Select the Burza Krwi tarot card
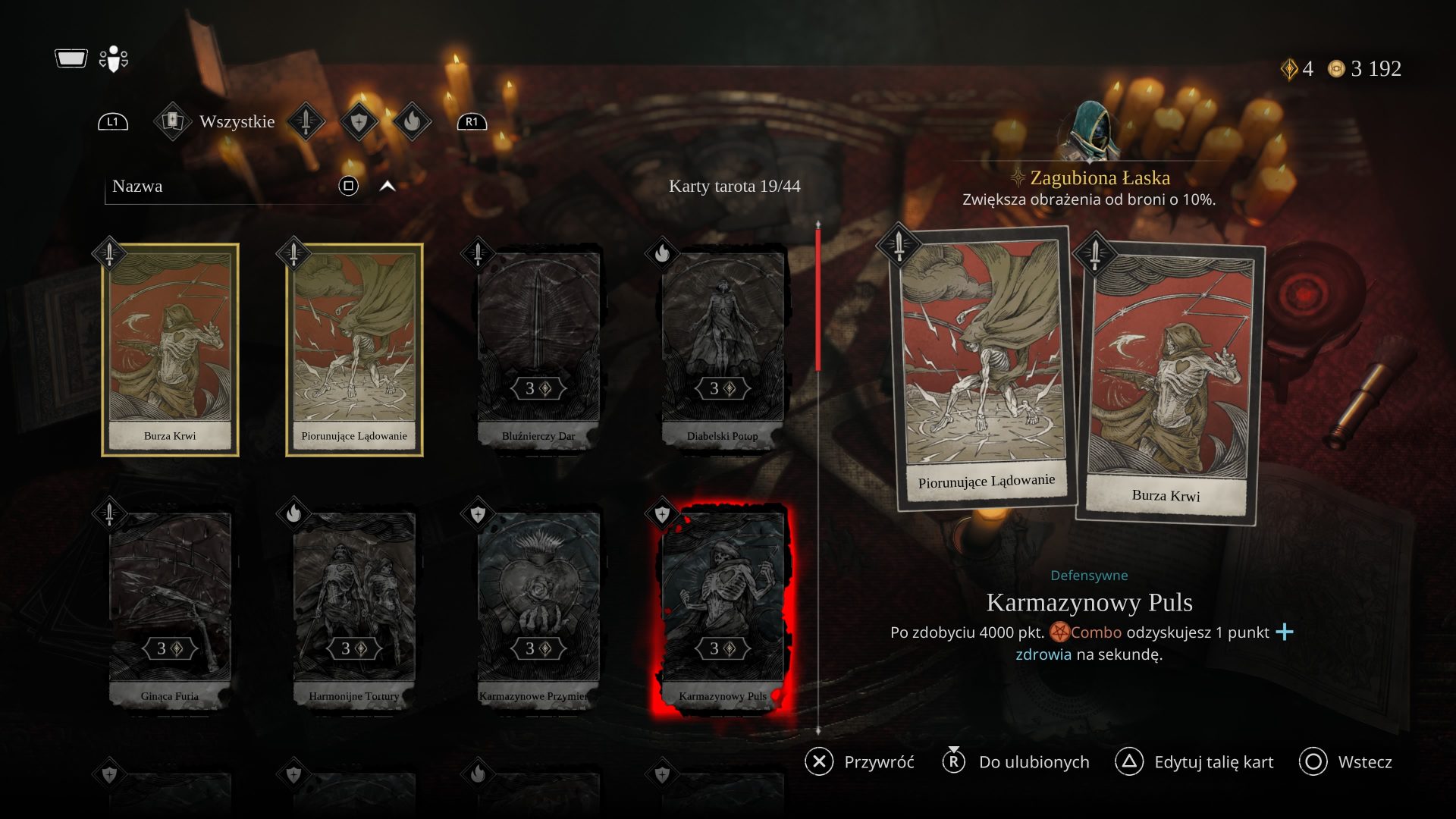Viewport: 1456px width, 819px height. pyautogui.click(x=170, y=350)
